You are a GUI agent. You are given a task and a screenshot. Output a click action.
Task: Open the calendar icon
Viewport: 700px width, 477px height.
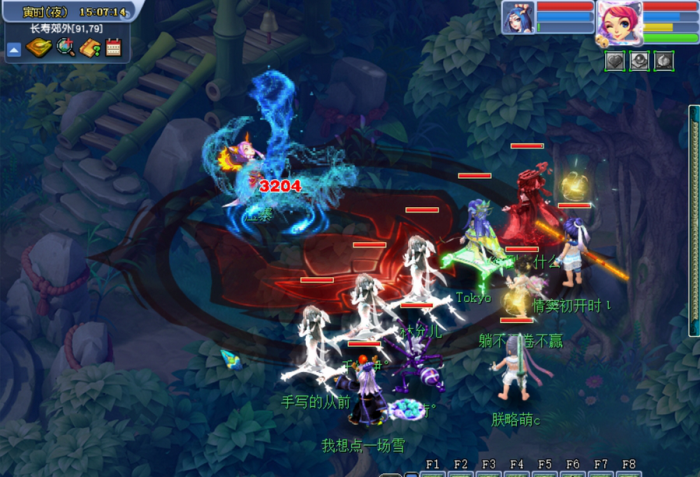113,47
